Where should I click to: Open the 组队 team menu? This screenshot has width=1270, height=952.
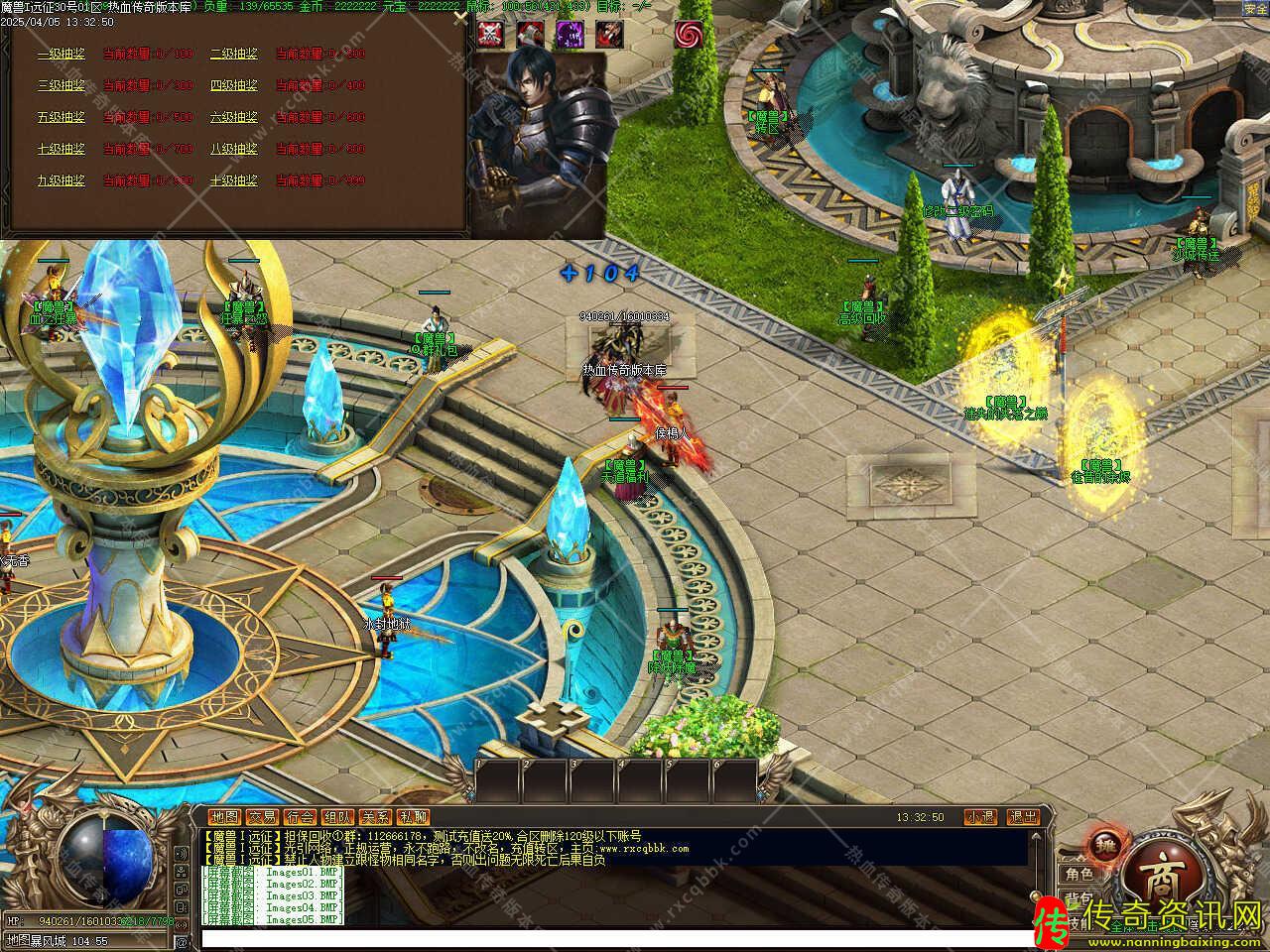(337, 817)
